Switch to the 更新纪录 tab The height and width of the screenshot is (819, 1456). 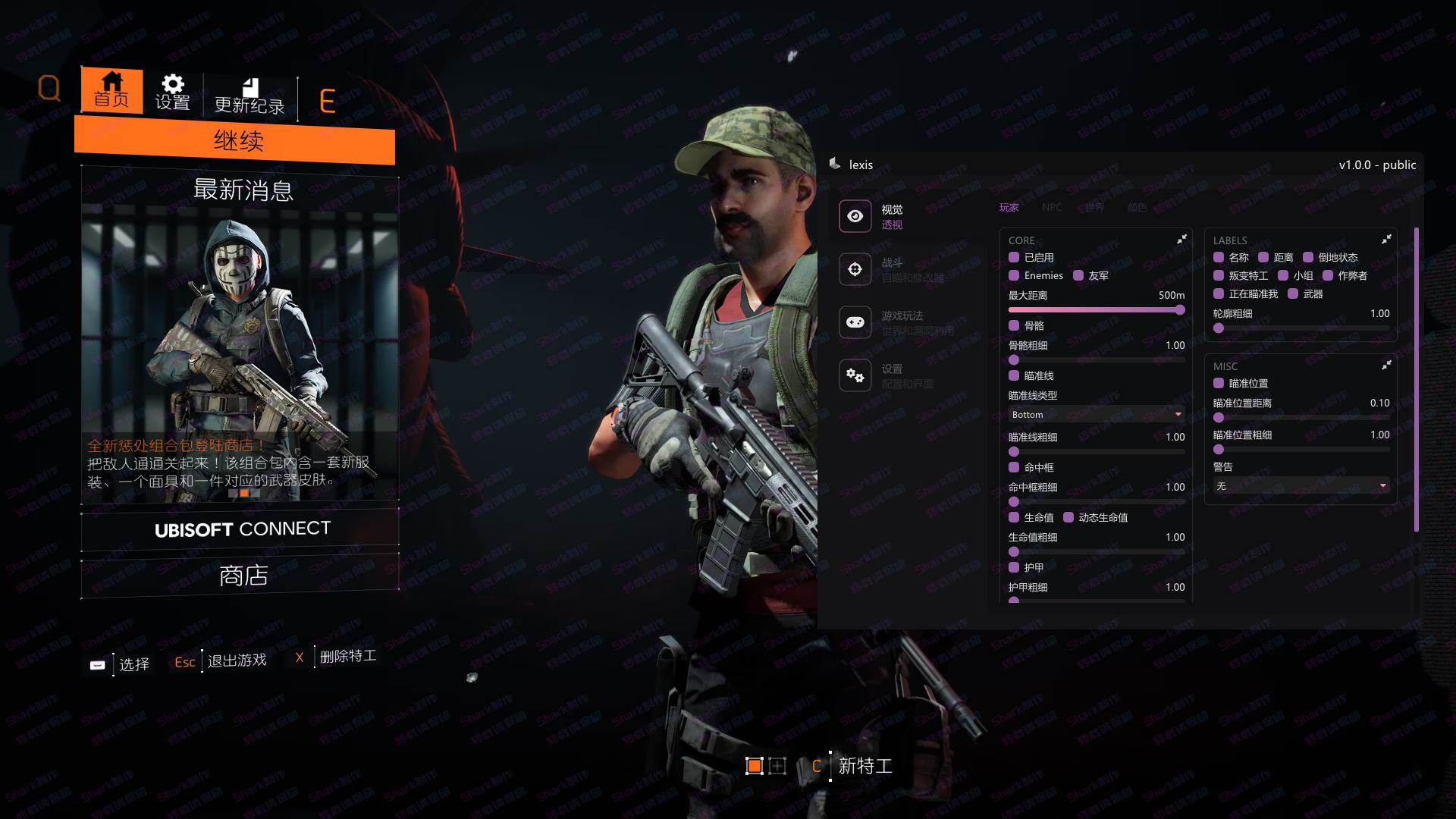(x=249, y=96)
